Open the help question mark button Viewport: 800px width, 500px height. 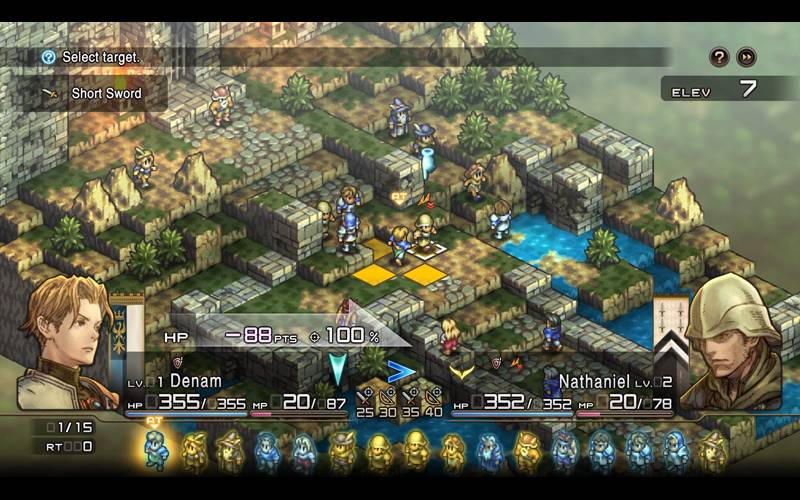[x=719, y=57]
